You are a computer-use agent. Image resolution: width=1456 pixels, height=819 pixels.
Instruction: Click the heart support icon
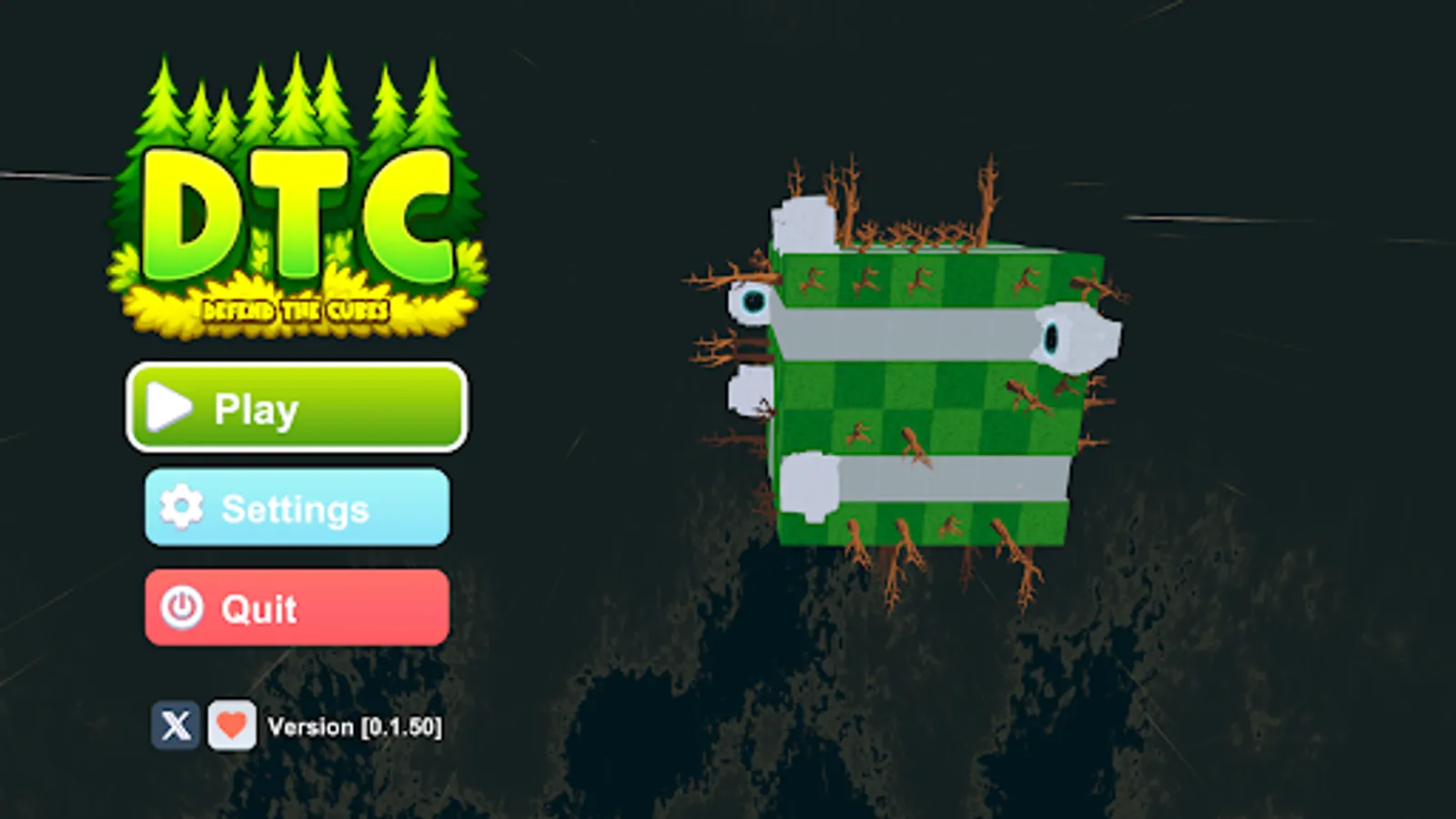[232, 725]
